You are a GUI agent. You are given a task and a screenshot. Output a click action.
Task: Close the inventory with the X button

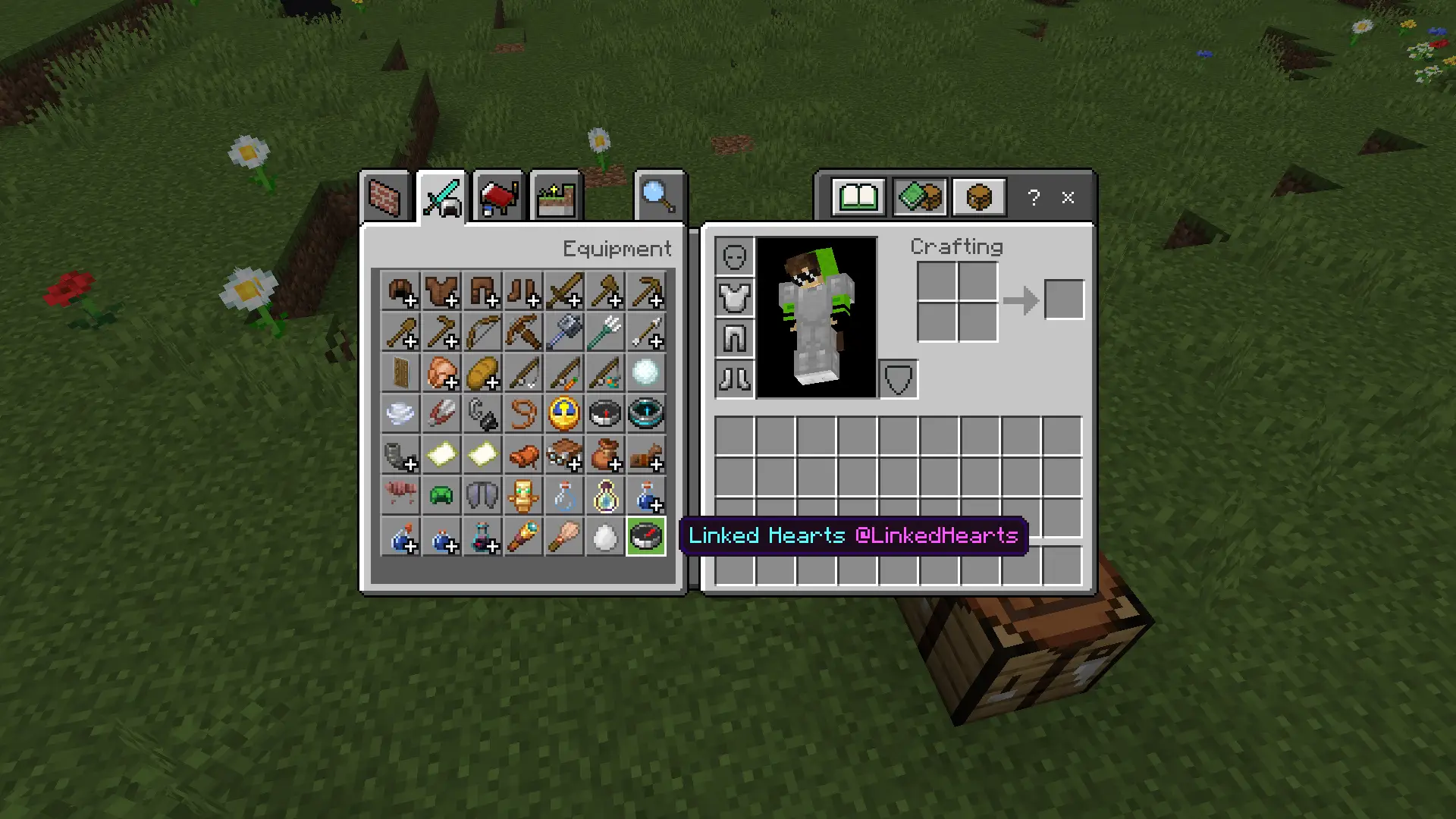click(1068, 198)
